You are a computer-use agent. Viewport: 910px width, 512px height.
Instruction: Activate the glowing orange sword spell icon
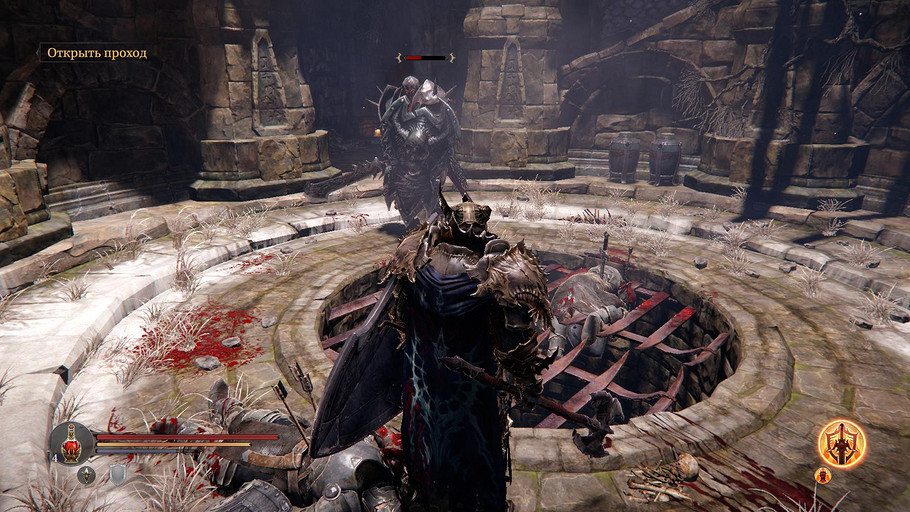[x=841, y=443]
